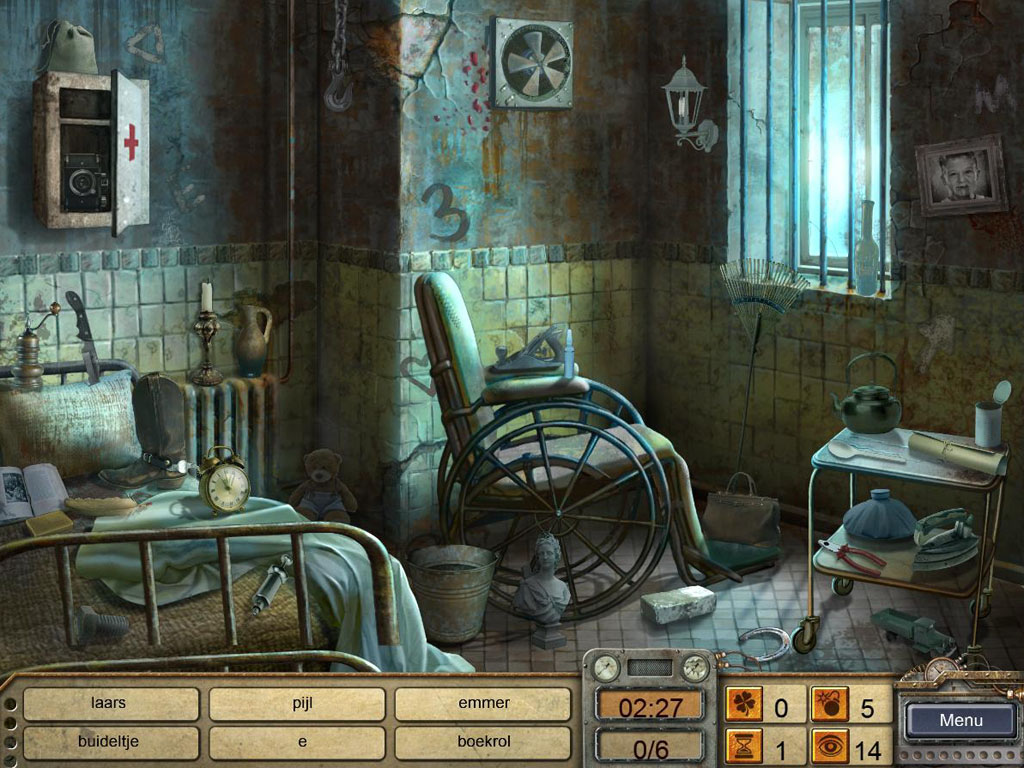Activate the bomb power-up

829,707
